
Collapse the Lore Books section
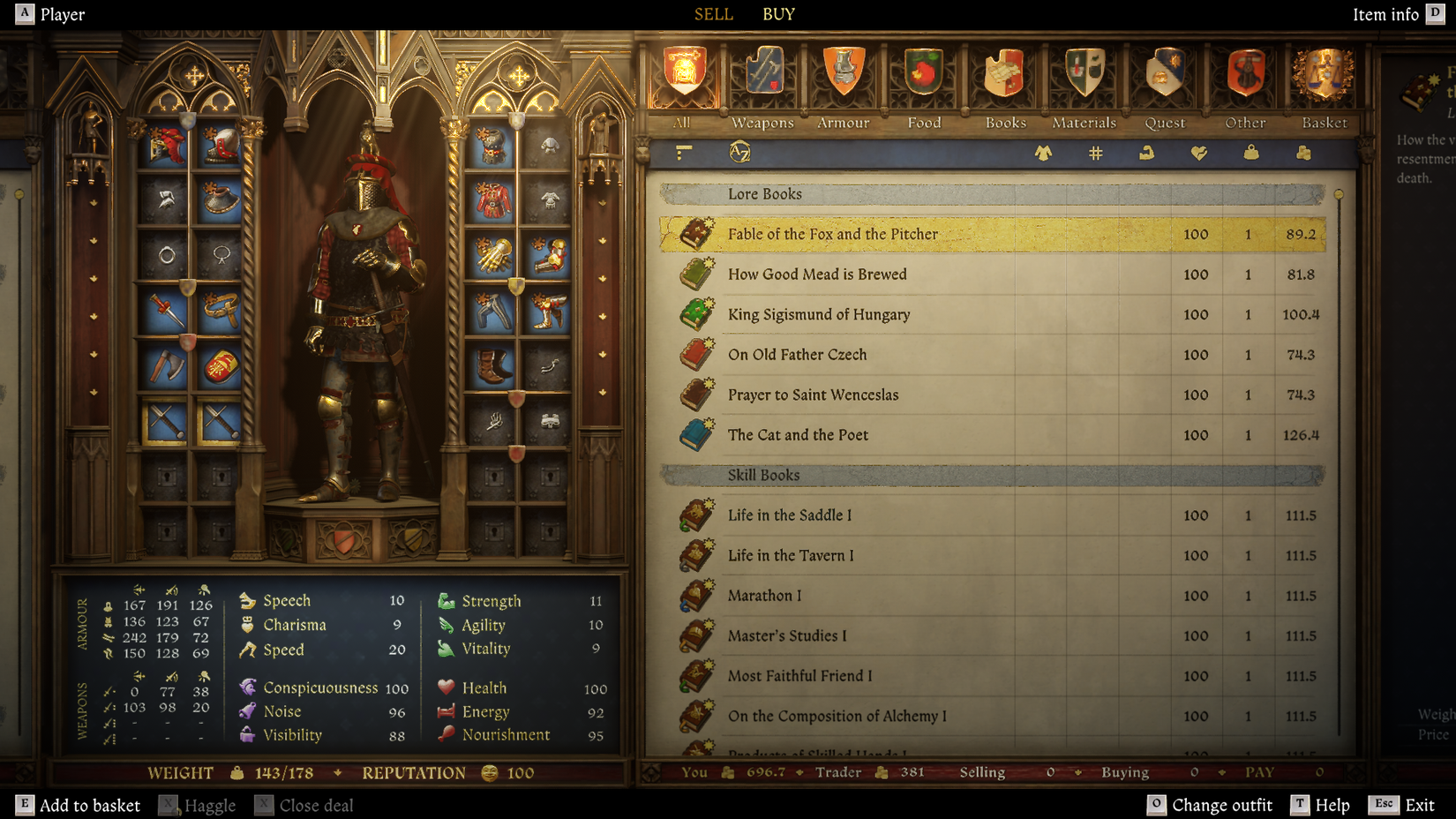(x=764, y=193)
